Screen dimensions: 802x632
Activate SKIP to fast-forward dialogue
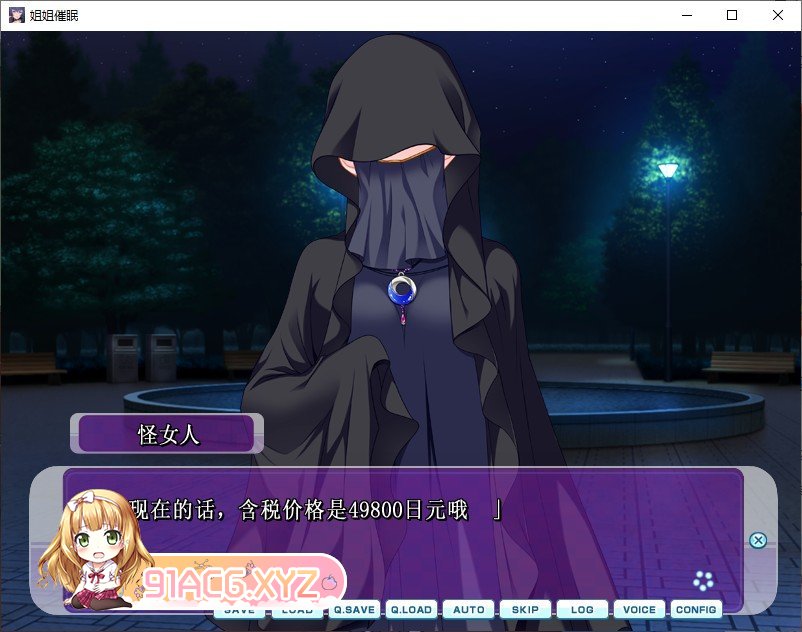525,609
